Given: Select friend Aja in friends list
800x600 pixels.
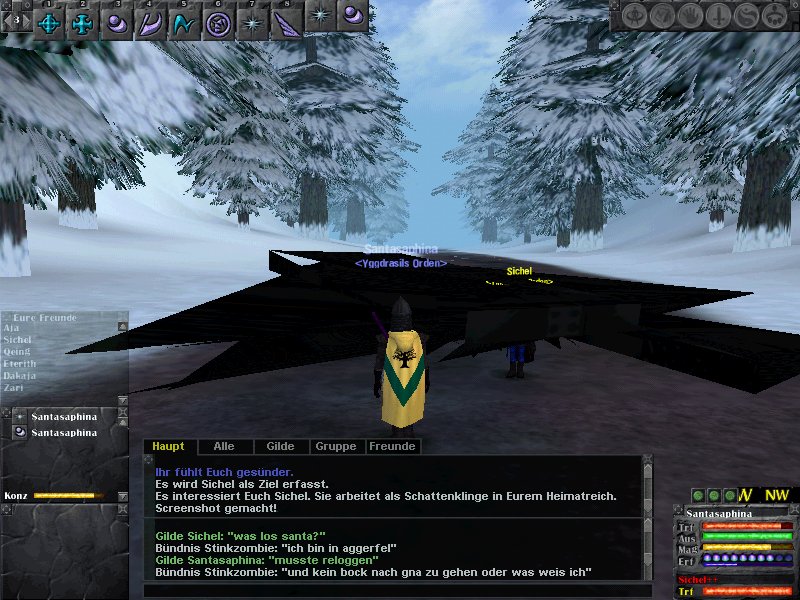Looking at the screenshot, I should 12,328.
